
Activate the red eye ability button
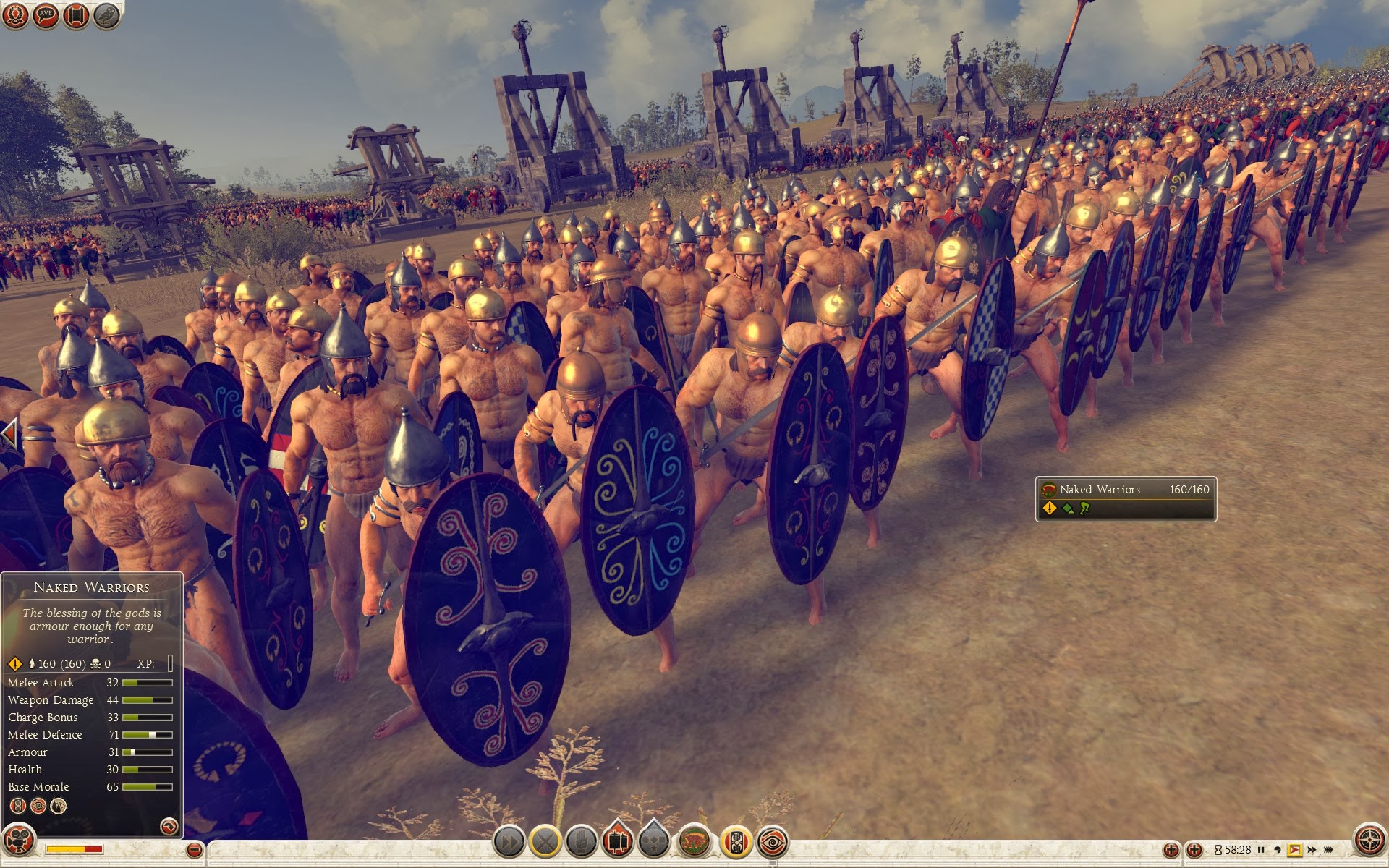point(772,842)
